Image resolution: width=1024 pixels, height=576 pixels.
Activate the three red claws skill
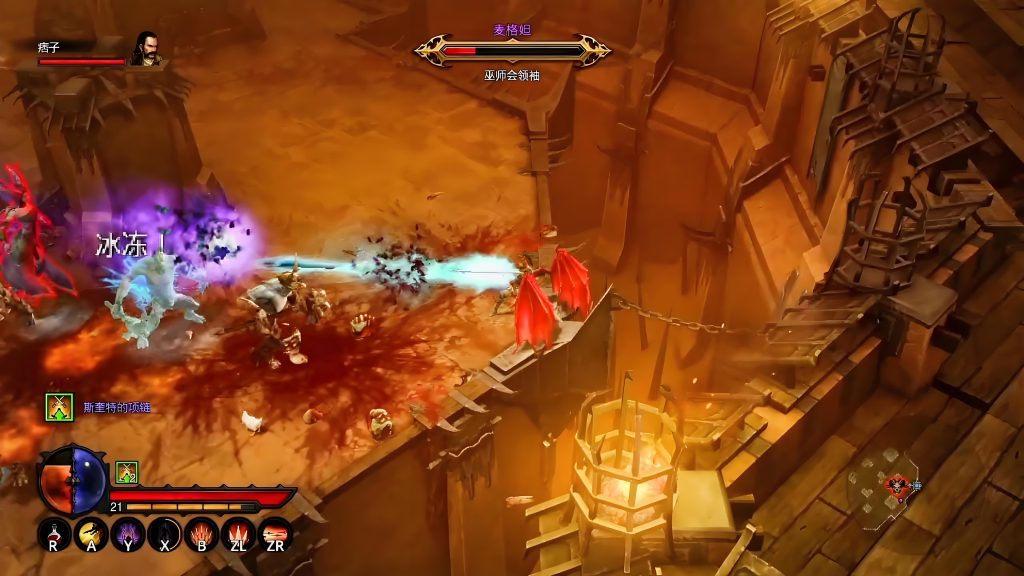coord(238,533)
